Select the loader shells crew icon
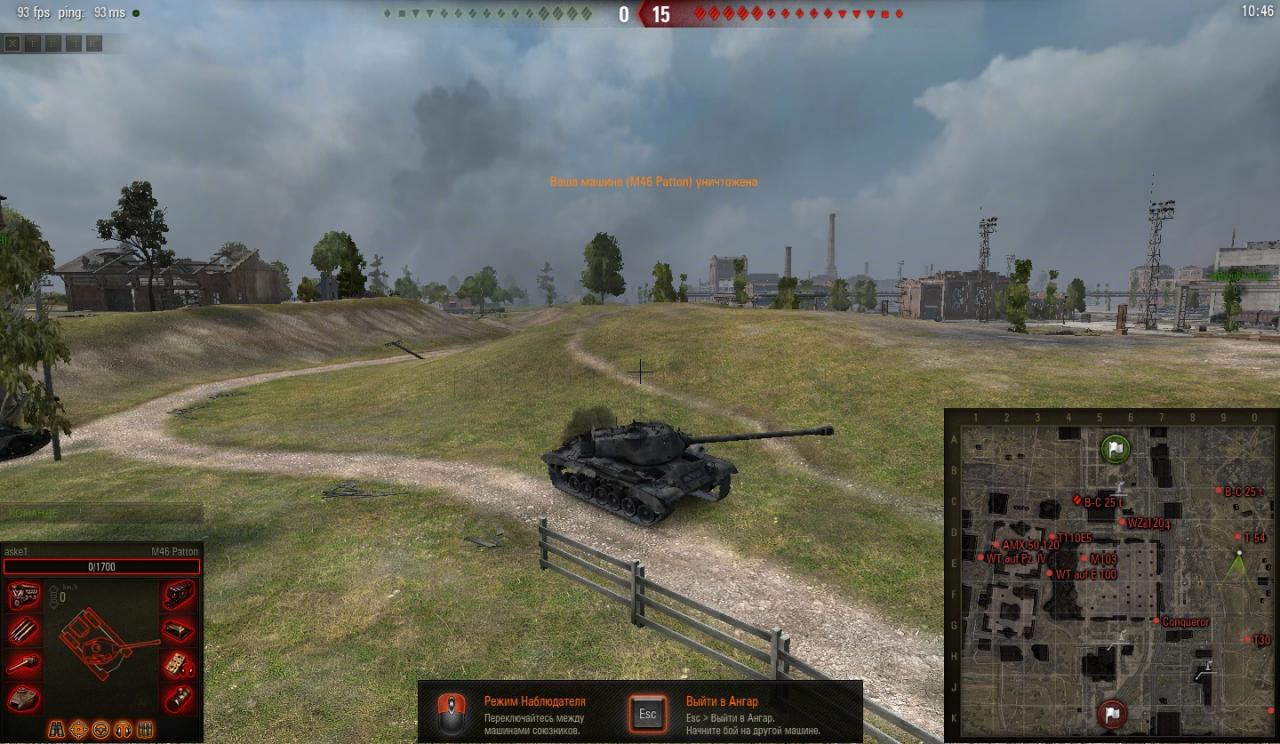This screenshot has width=1280, height=744. pyautogui.click(x=145, y=729)
